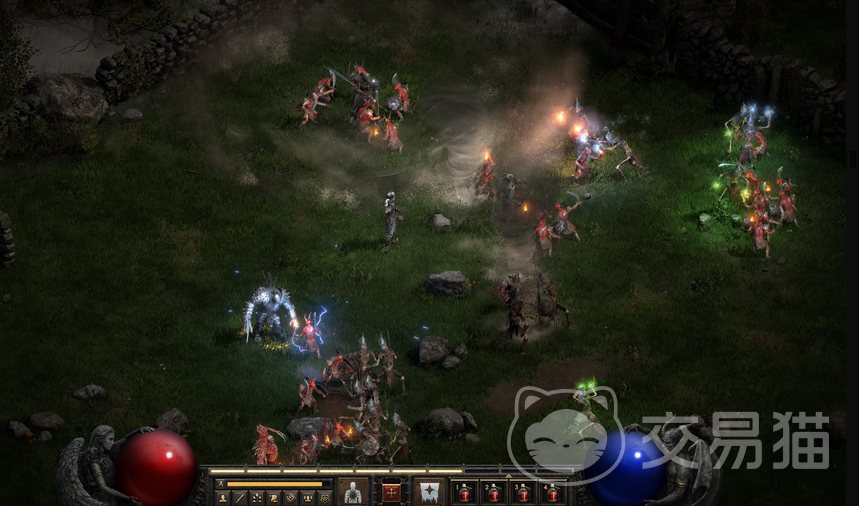Select the right-click banner skill icon
This screenshot has height=506, width=859.
coord(430,491)
